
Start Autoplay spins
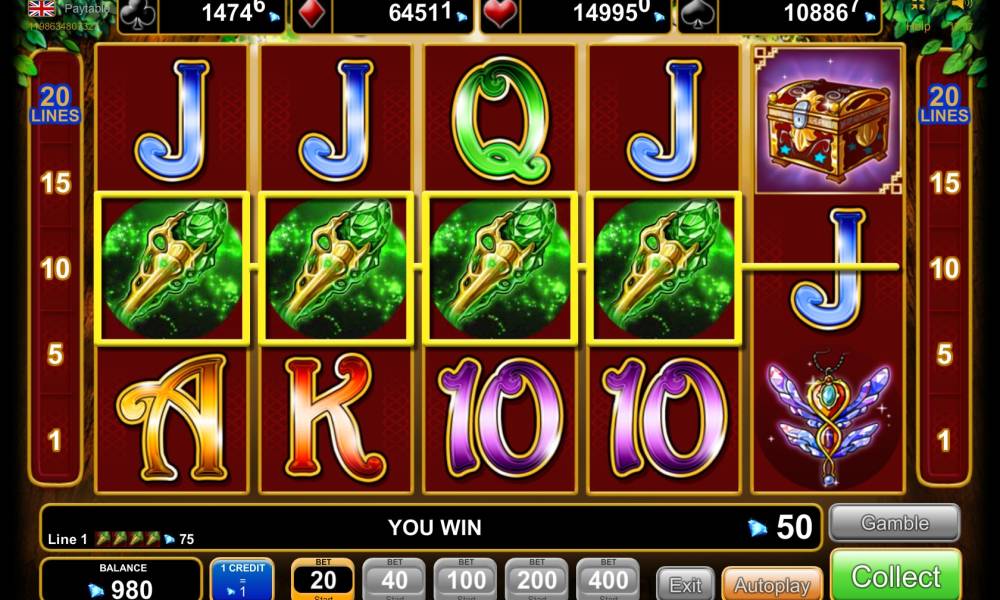click(771, 584)
